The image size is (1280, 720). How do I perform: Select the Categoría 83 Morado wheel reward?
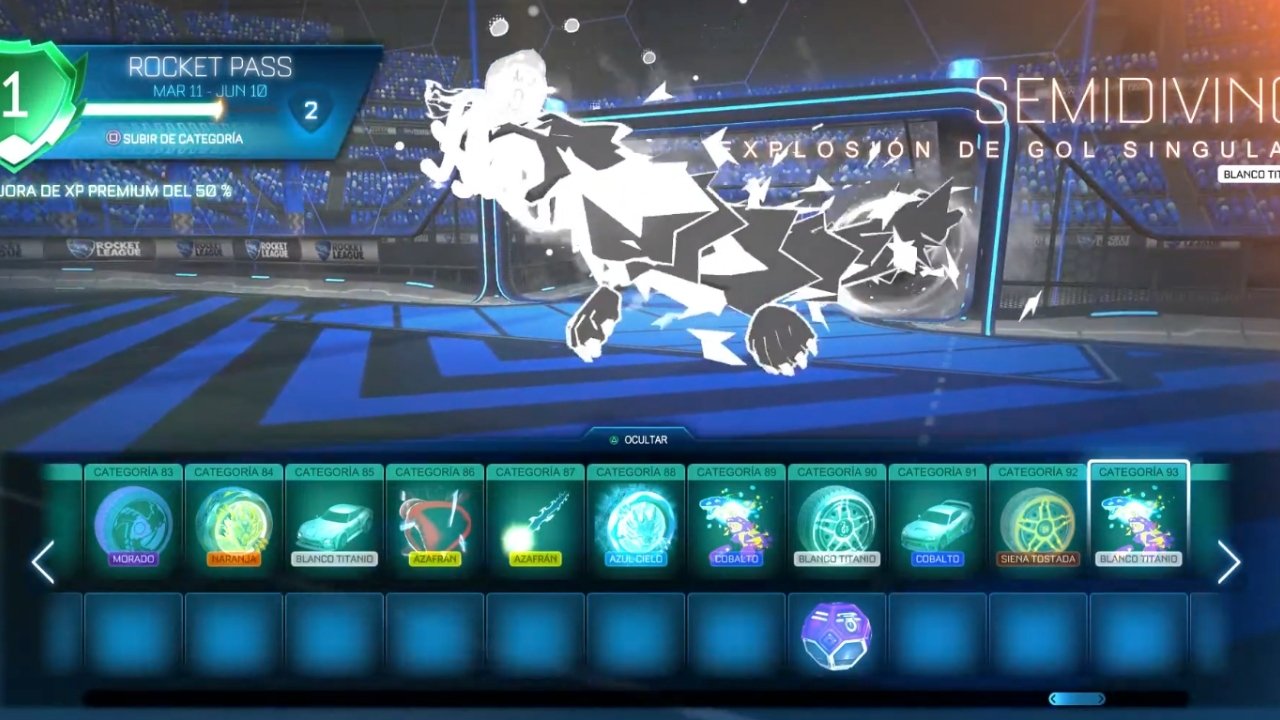click(x=133, y=520)
